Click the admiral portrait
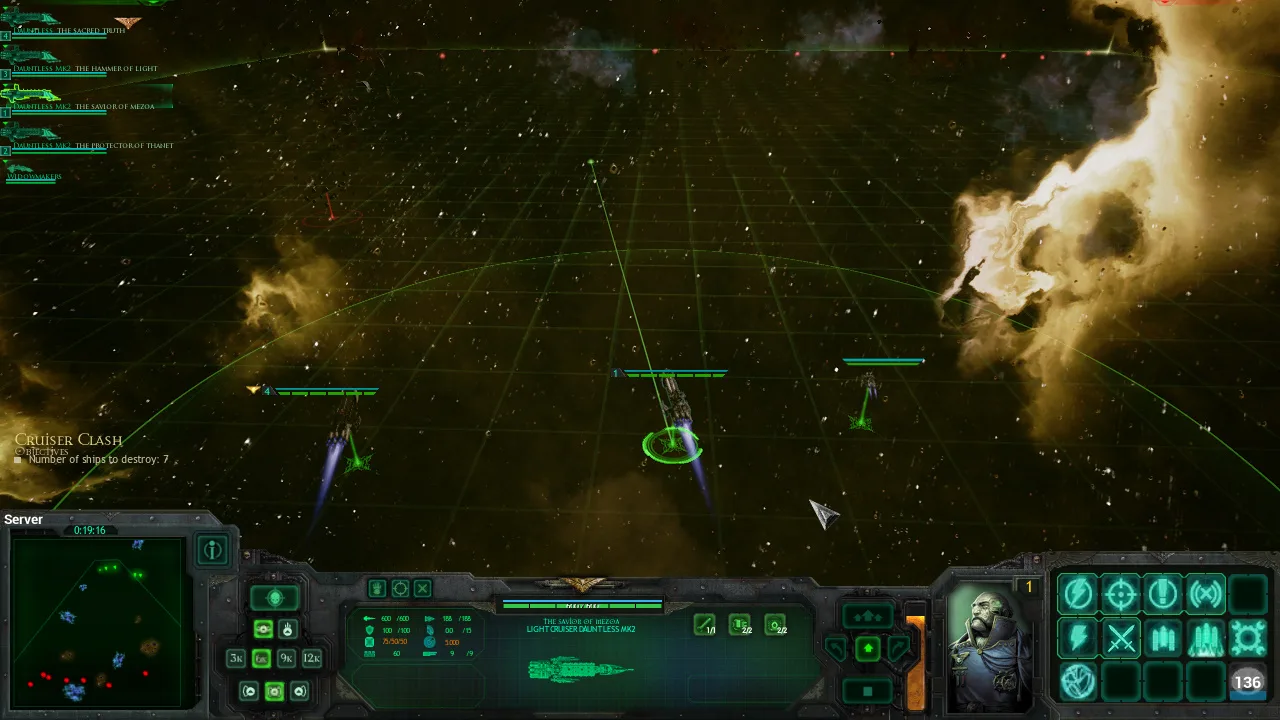 point(988,640)
